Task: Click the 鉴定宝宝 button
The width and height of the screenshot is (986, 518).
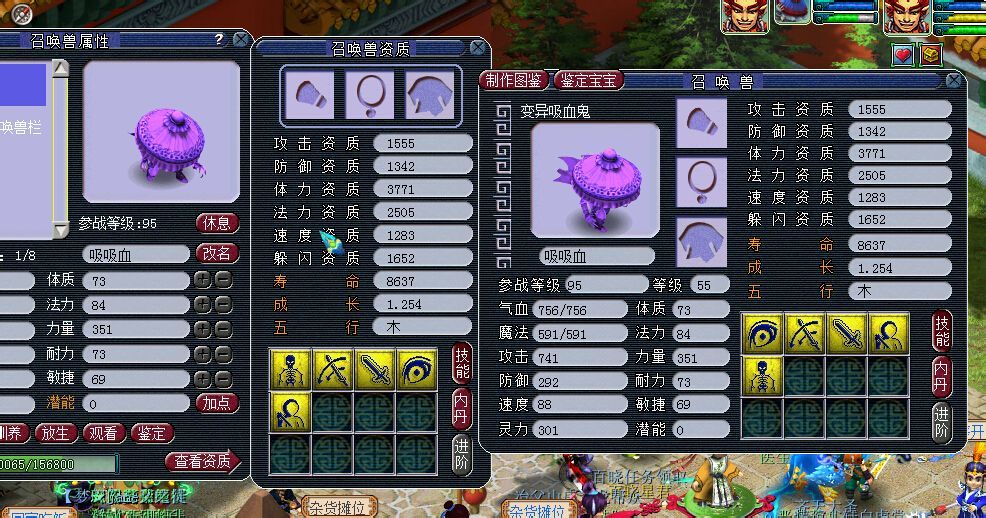Action: click(x=590, y=80)
